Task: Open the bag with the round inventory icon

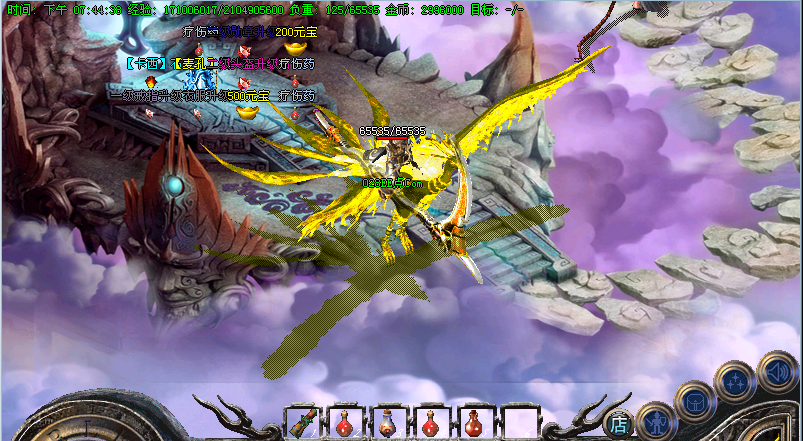Action: pyautogui.click(x=694, y=402)
